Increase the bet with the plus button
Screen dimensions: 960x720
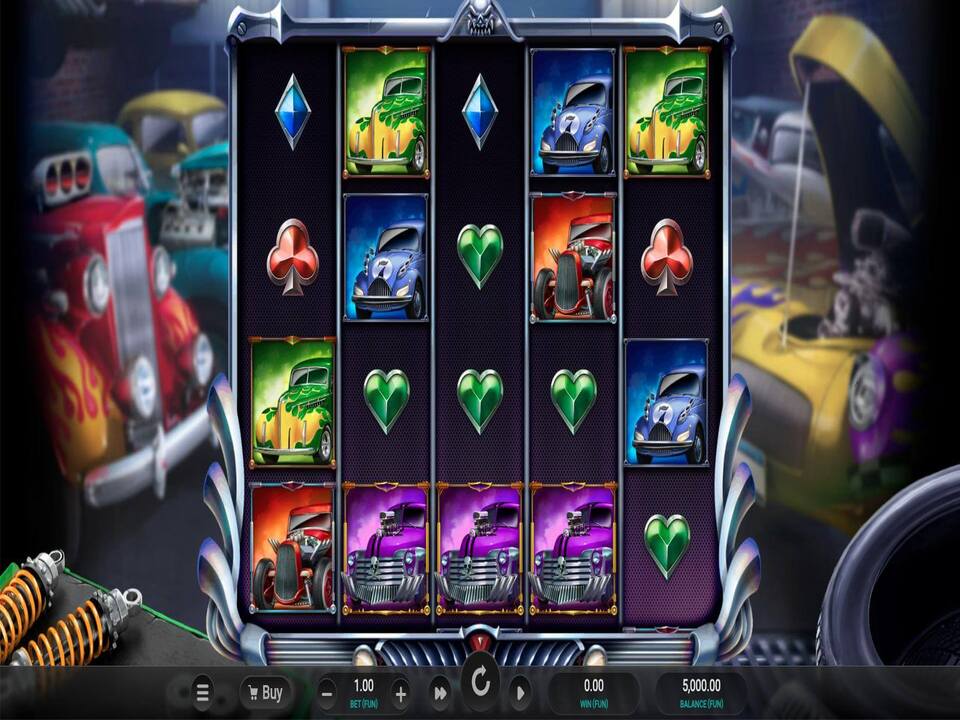(400, 692)
